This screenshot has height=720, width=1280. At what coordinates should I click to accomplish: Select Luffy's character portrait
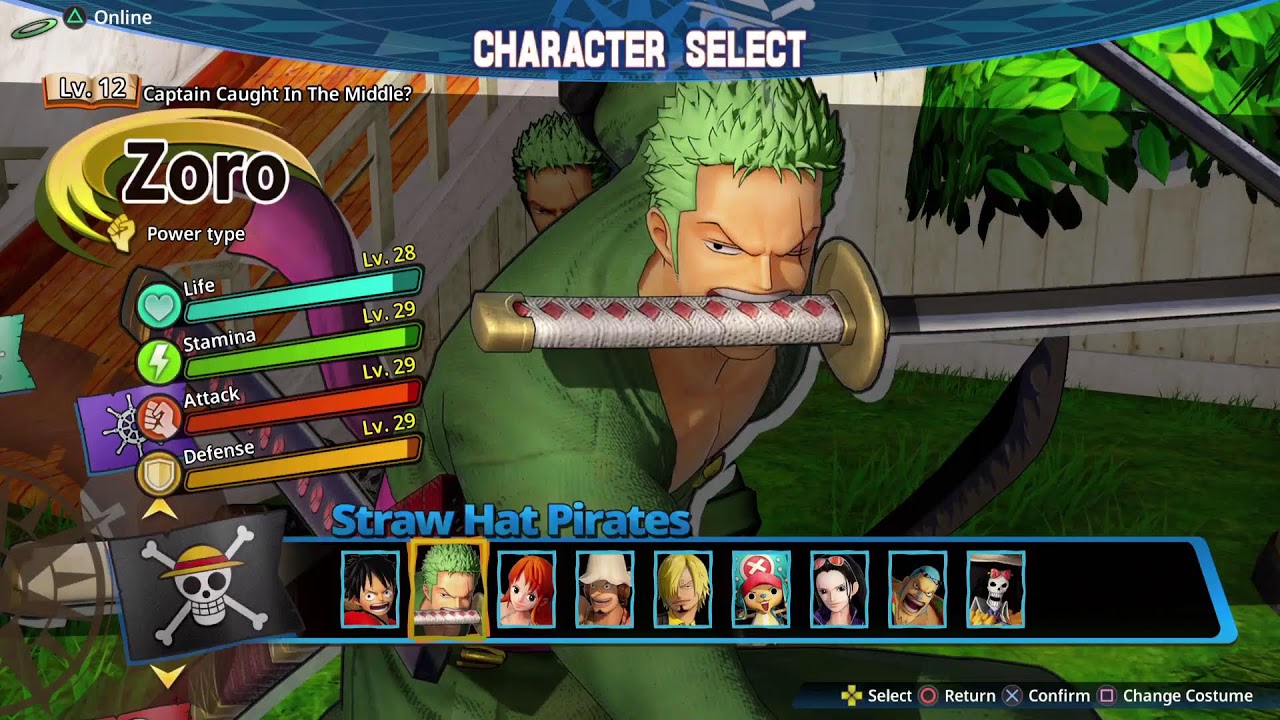click(370, 589)
